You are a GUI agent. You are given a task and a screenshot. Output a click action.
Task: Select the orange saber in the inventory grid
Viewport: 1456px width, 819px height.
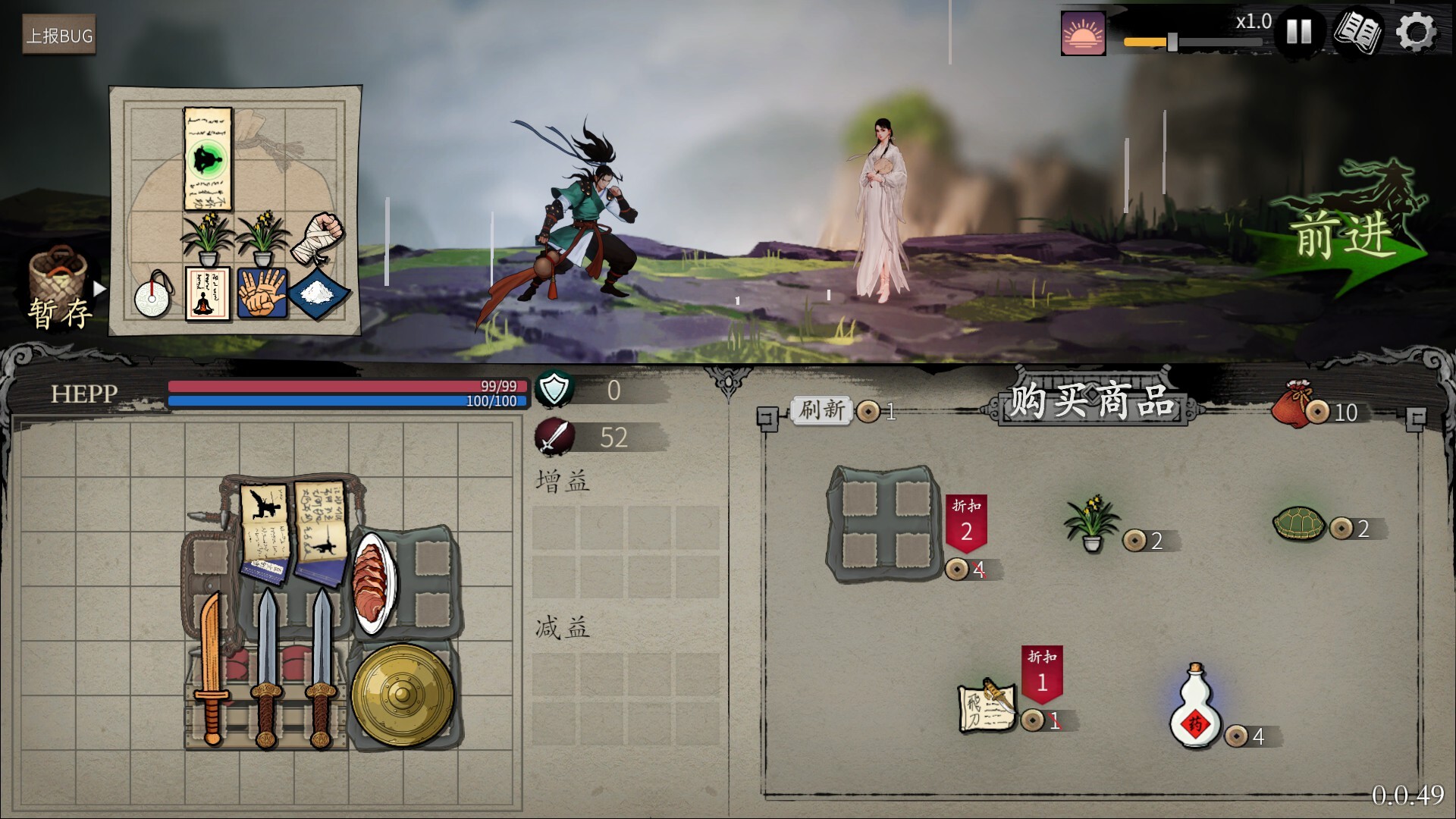pyautogui.click(x=214, y=667)
